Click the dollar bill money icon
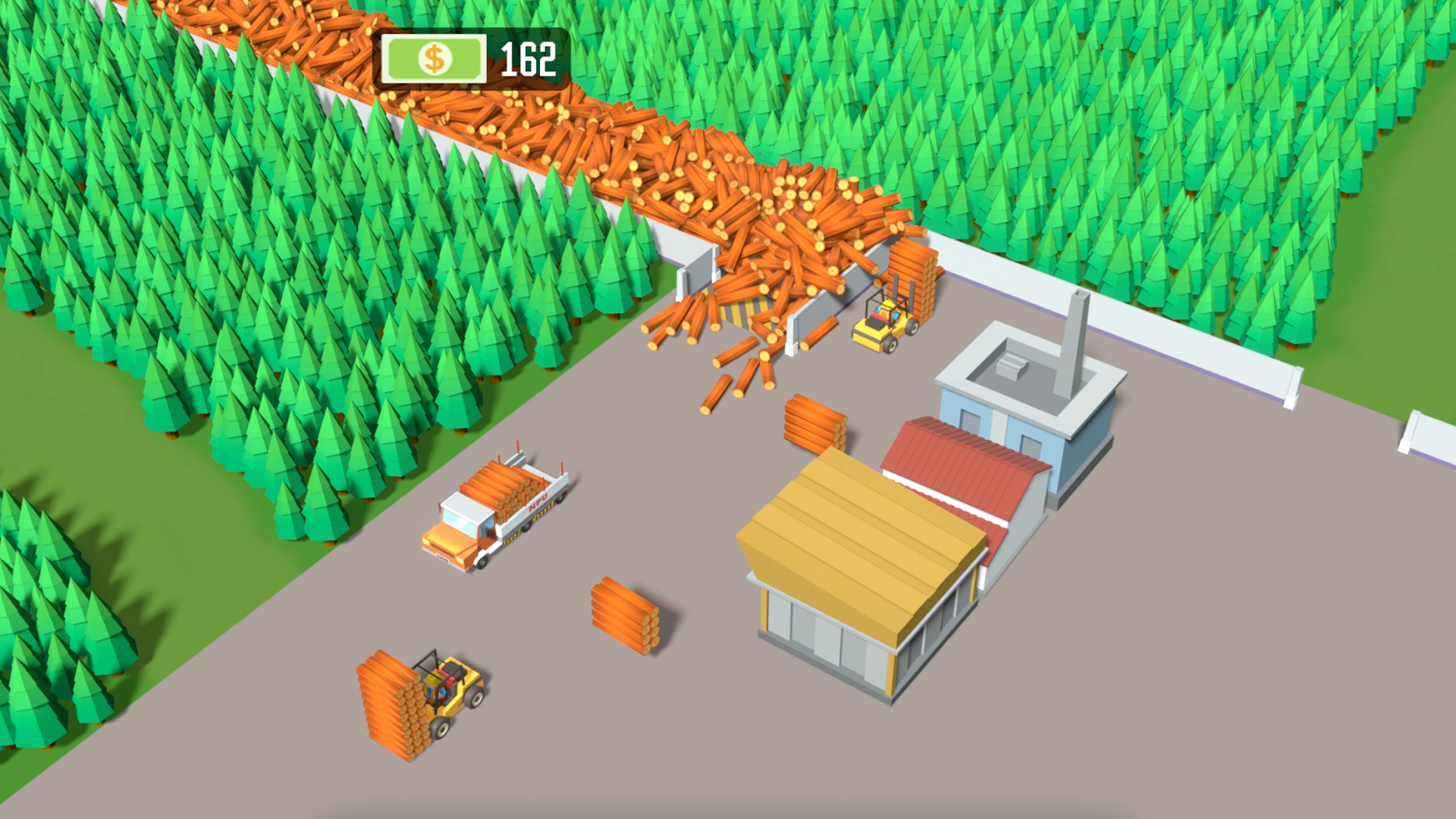The height and width of the screenshot is (819, 1456). point(434,58)
